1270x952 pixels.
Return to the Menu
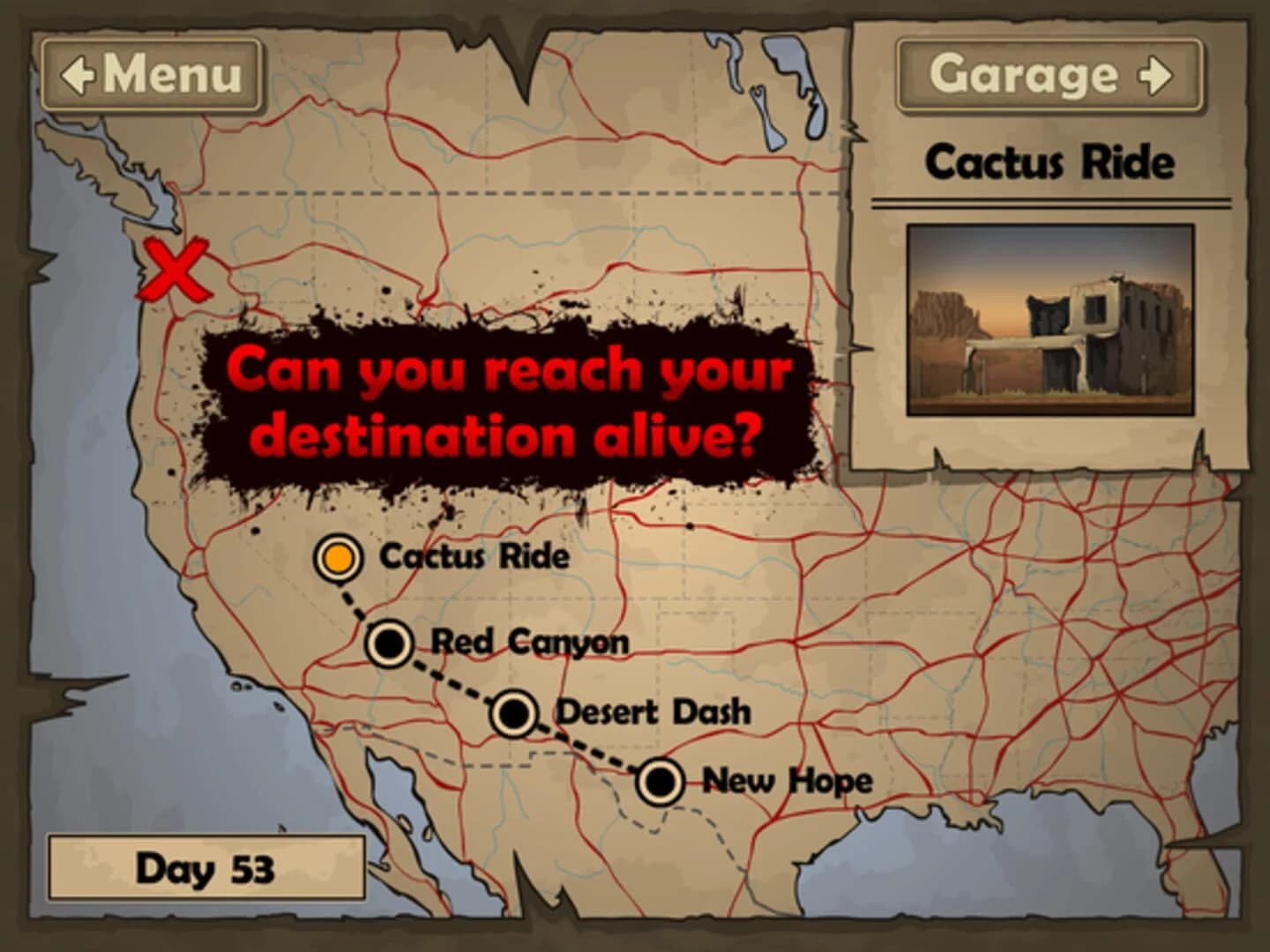click(x=150, y=75)
